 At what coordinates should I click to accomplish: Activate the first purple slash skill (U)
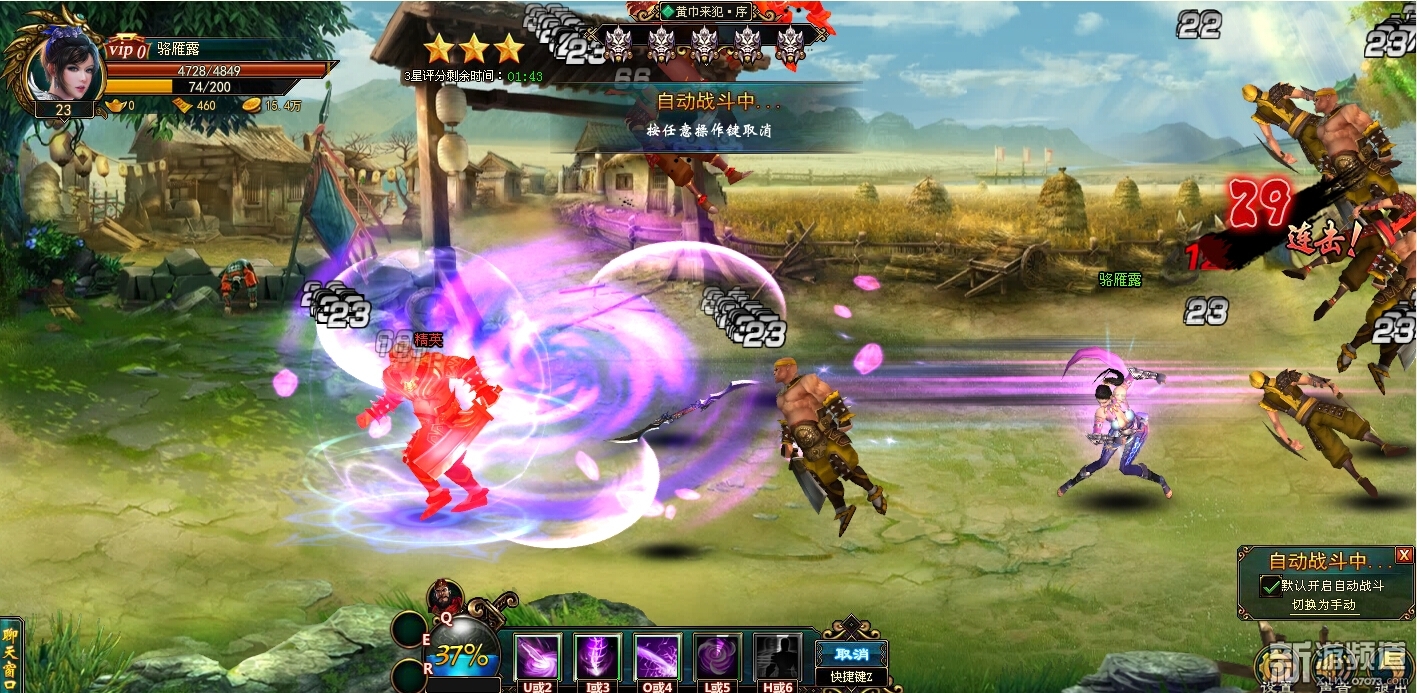coord(538,657)
